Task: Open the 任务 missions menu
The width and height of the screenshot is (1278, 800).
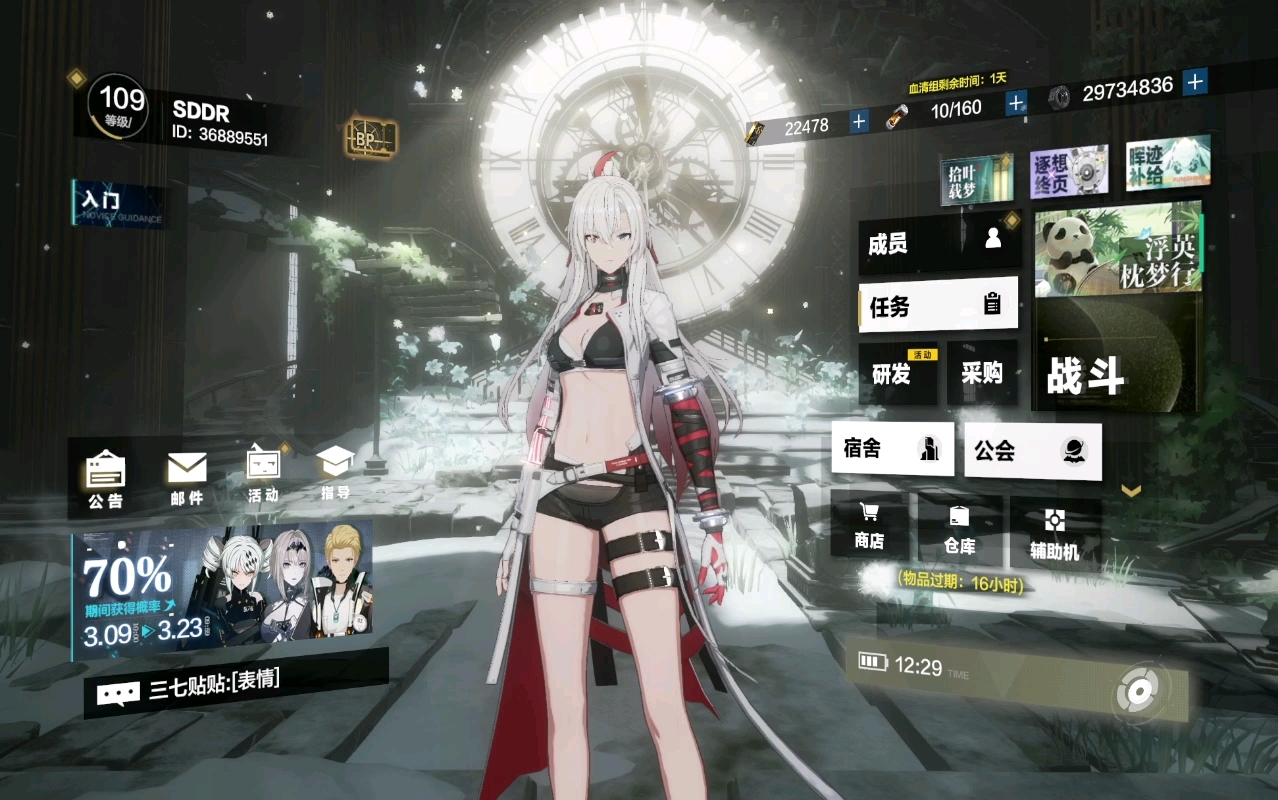Action: click(x=938, y=305)
